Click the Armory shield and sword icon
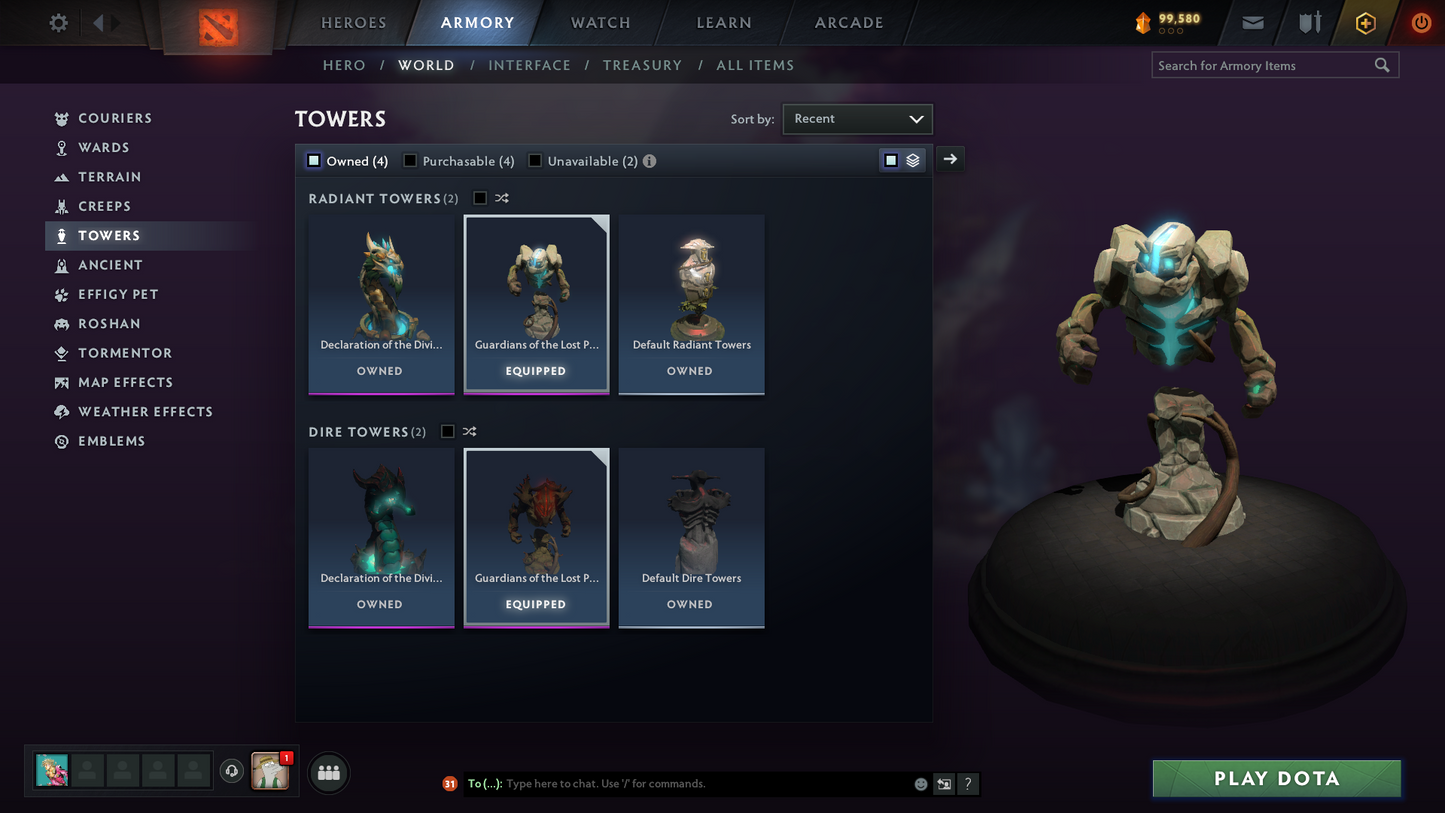Screen dimensions: 1445x813 pos(1310,22)
